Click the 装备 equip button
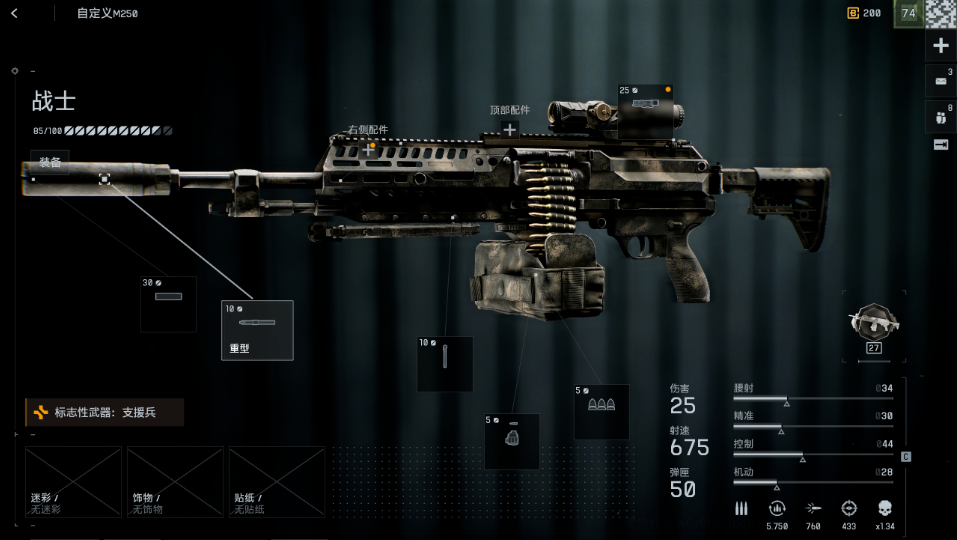Image resolution: width=957 pixels, height=540 pixels. 50,162
